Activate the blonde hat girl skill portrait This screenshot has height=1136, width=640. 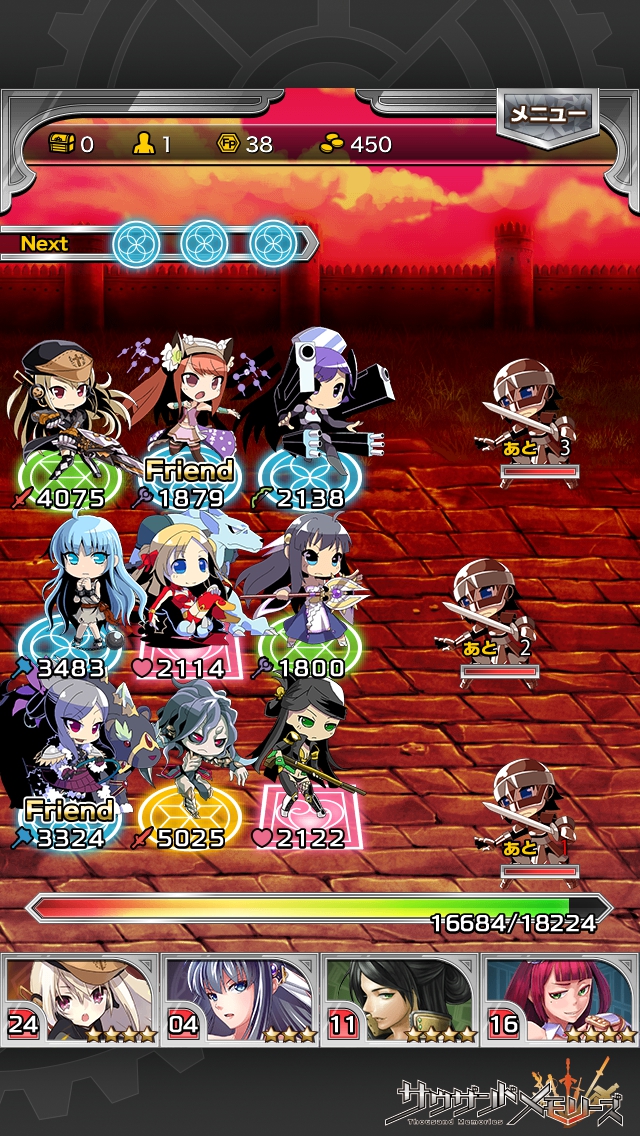(x=80, y=999)
